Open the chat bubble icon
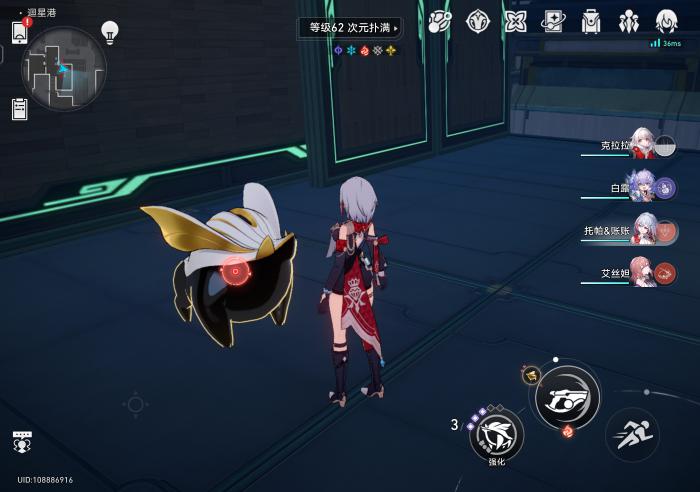The image size is (700, 492). [x=20, y=441]
